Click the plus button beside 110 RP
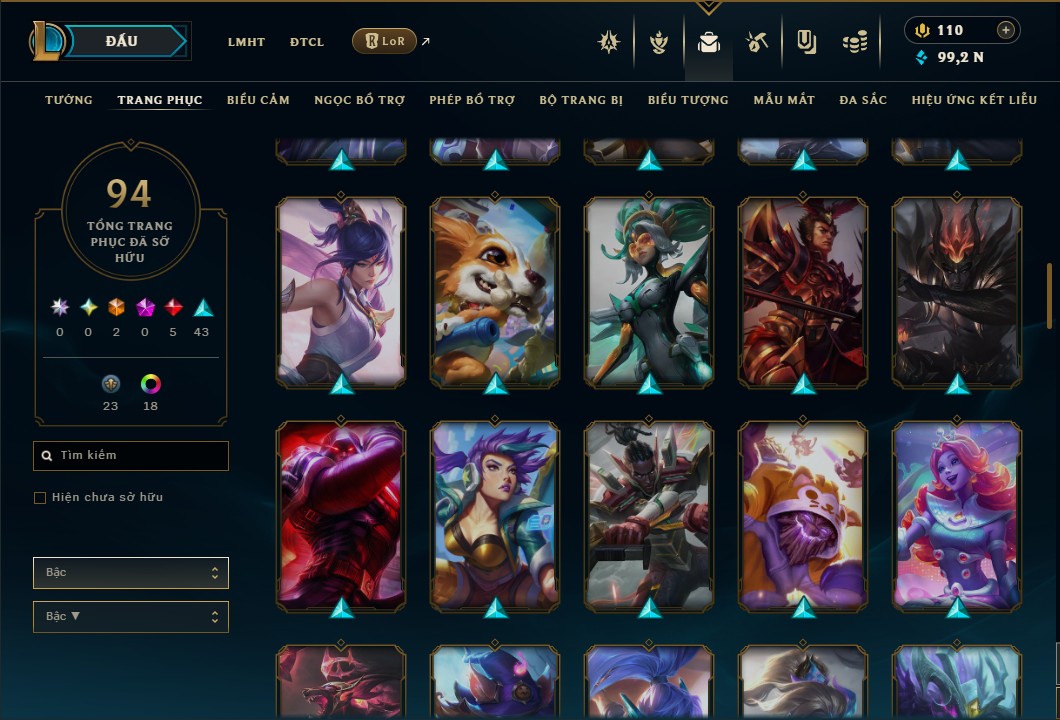Screen dimensions: 1060x720 pos(1006,30)
